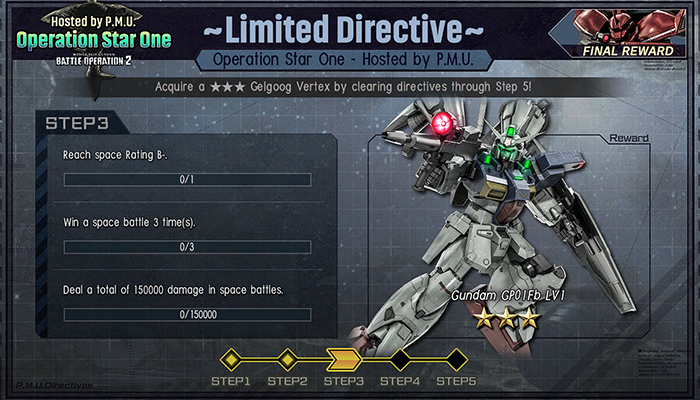Inspect the Gundam GP01Fb LV1 reward

[500, 230]
